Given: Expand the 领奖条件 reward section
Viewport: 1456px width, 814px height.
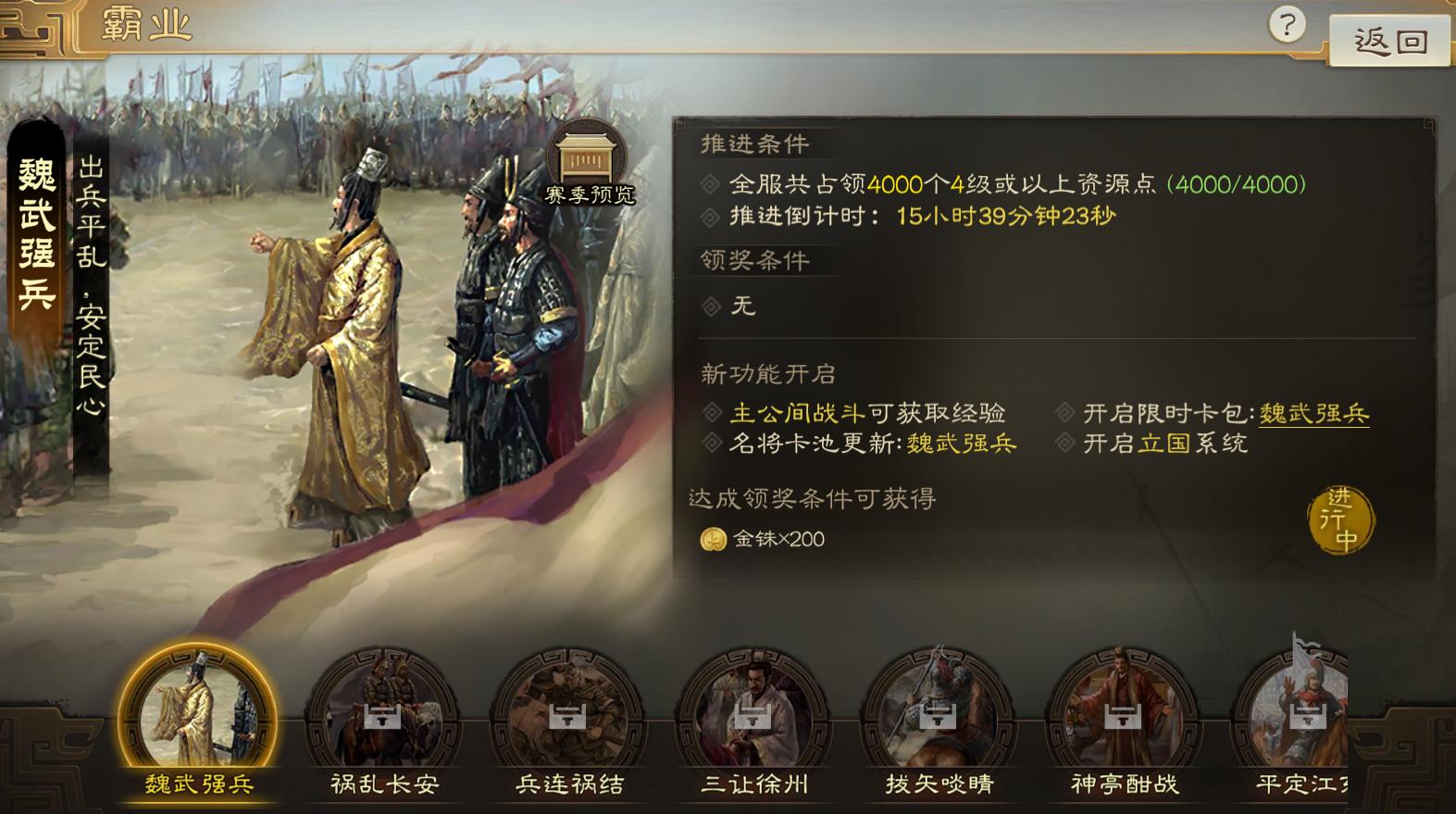Looking at the screenshot, I should coord(752,262).
